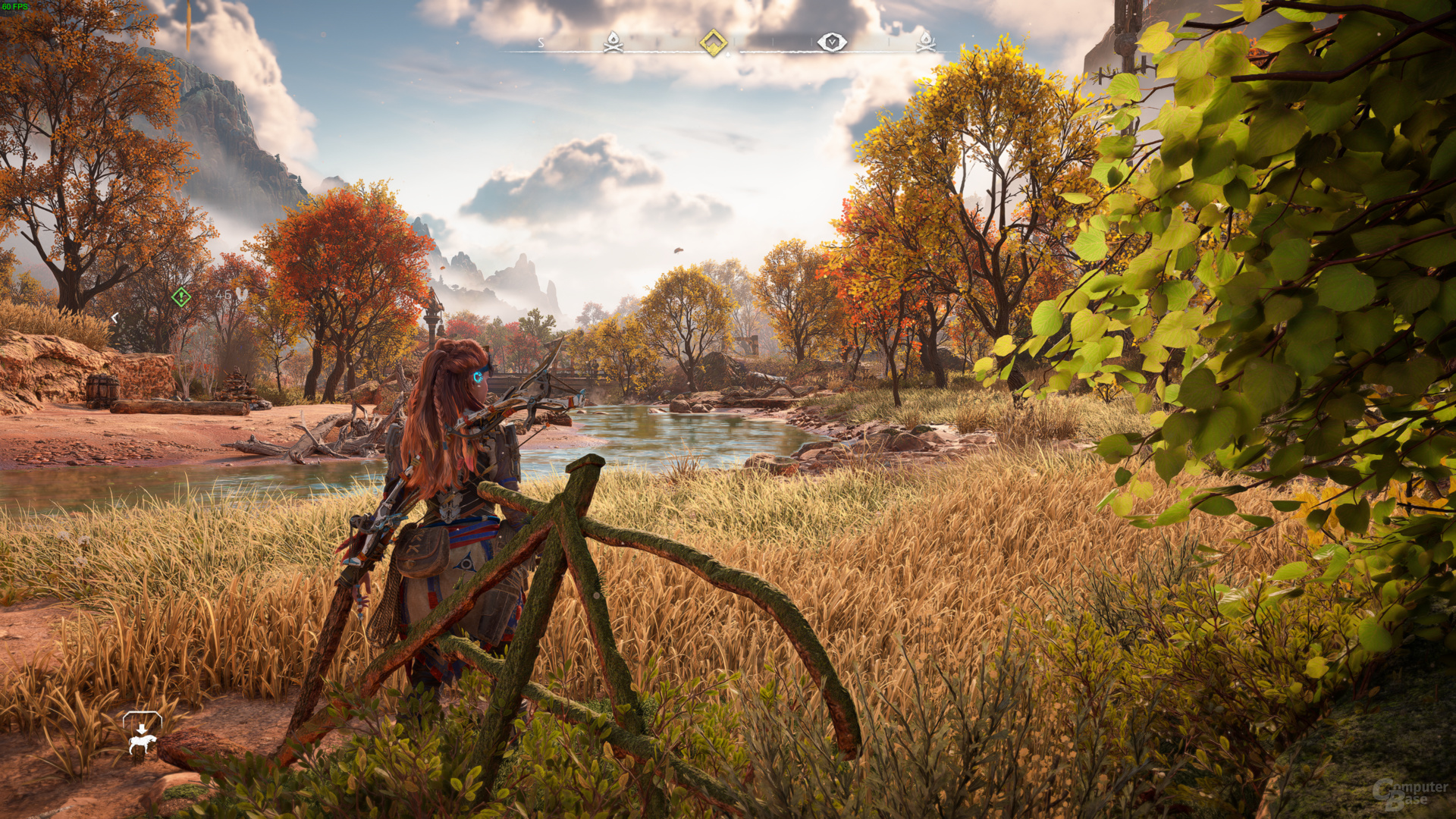Click the eye-shaped marker on the compass

click(831, 42)
